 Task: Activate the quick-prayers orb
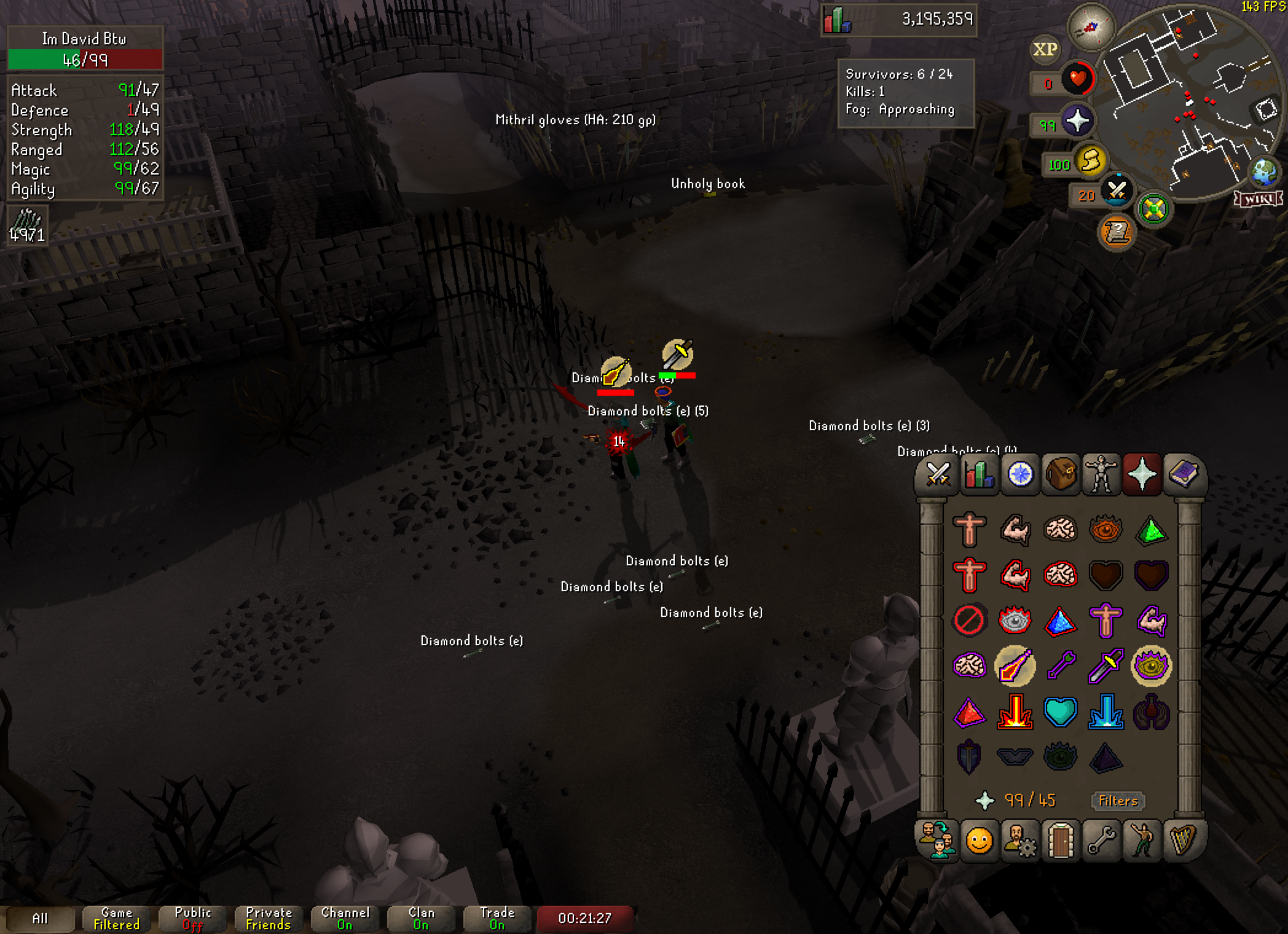pyautogui.click(x=1077, y=121)
